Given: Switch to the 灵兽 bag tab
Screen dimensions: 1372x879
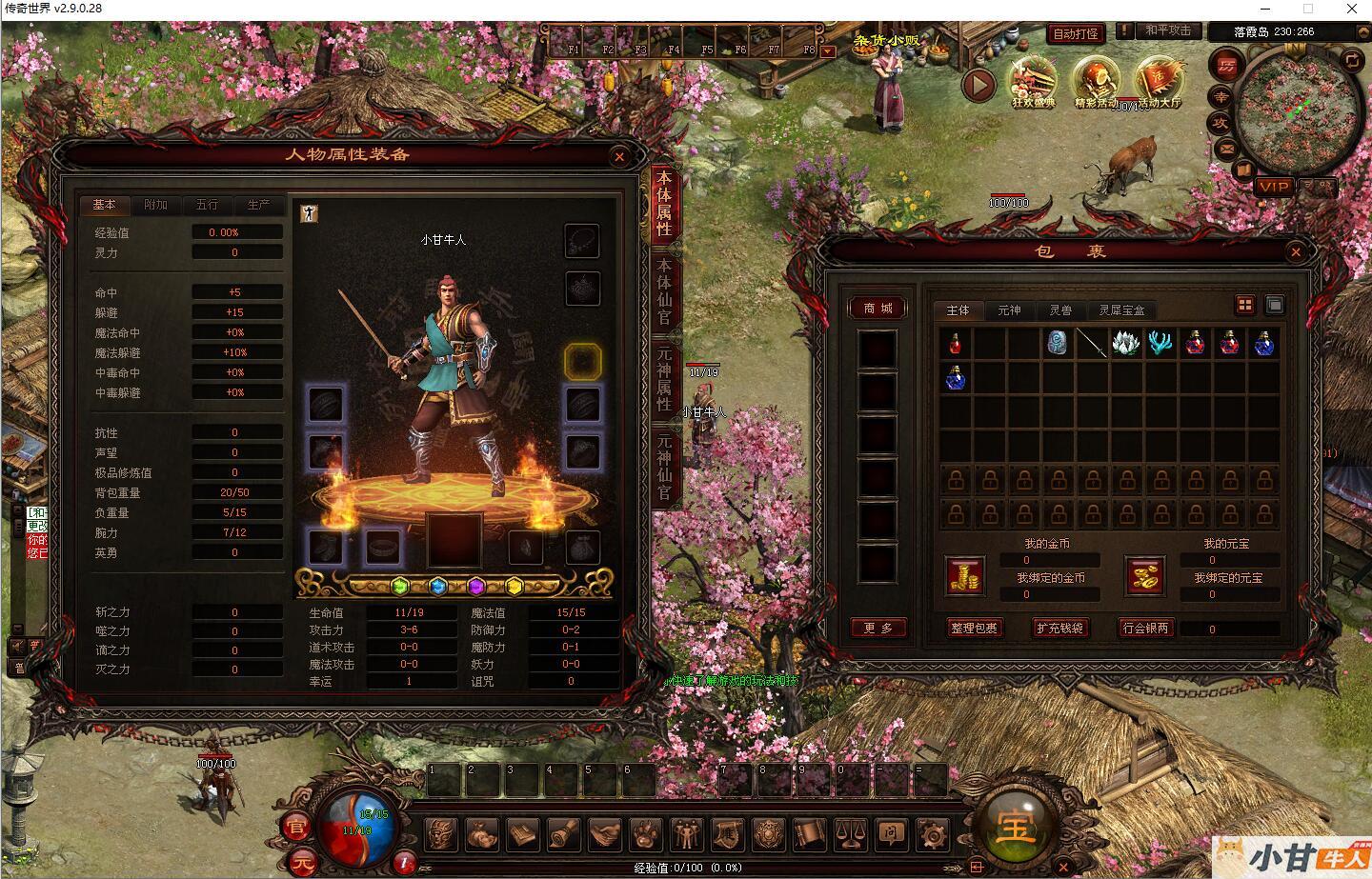Looking at the screenshot, I should click(1060, 310).
